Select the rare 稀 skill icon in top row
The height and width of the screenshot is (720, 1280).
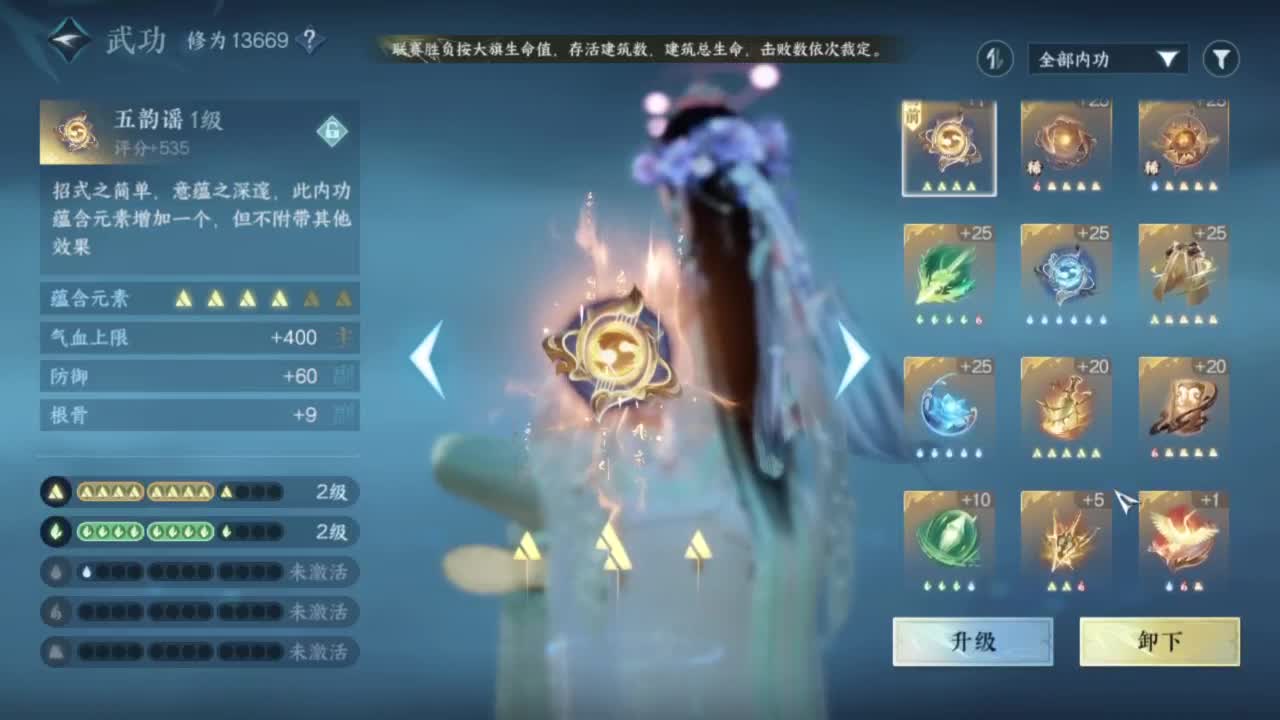(x=1065, y=140)
